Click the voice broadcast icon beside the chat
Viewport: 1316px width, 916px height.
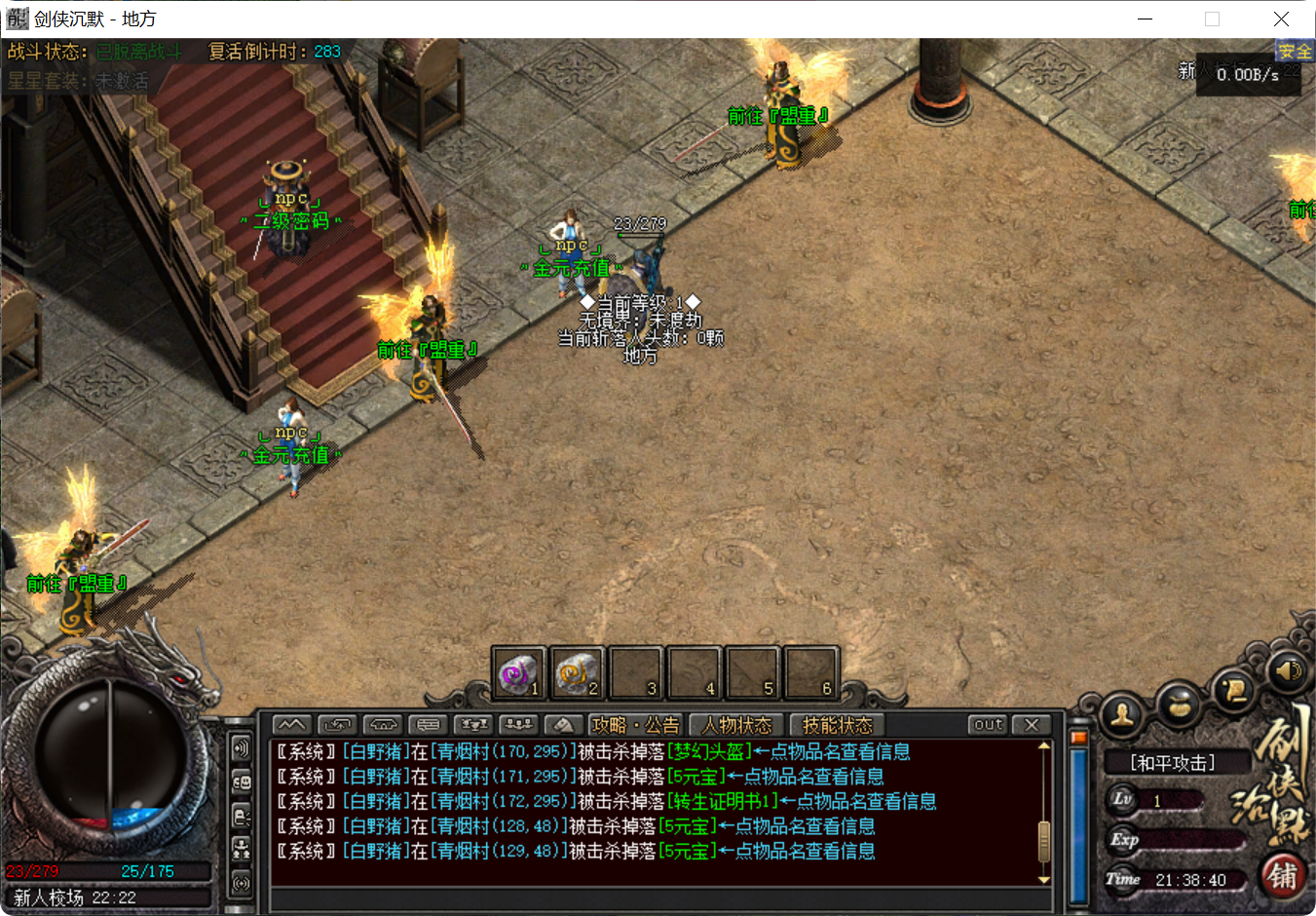pyautogui.click(x=241, y=748)
